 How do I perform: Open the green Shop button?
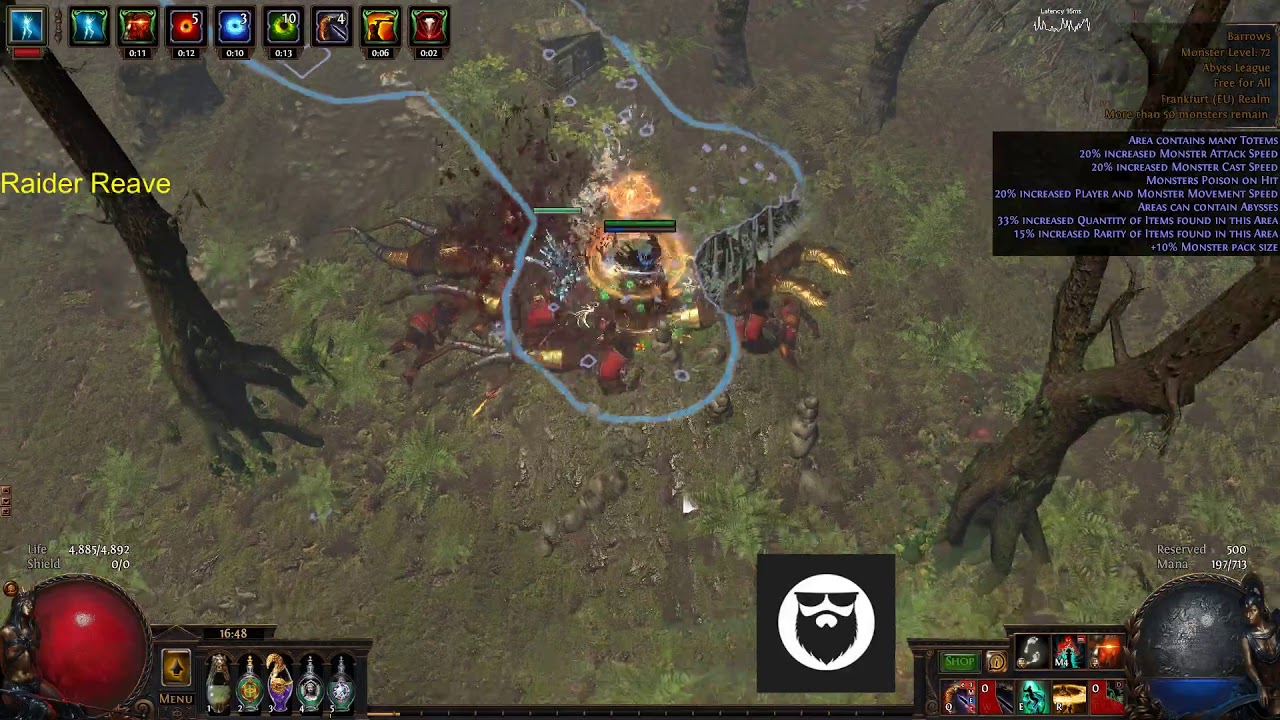tap(959, 661)
